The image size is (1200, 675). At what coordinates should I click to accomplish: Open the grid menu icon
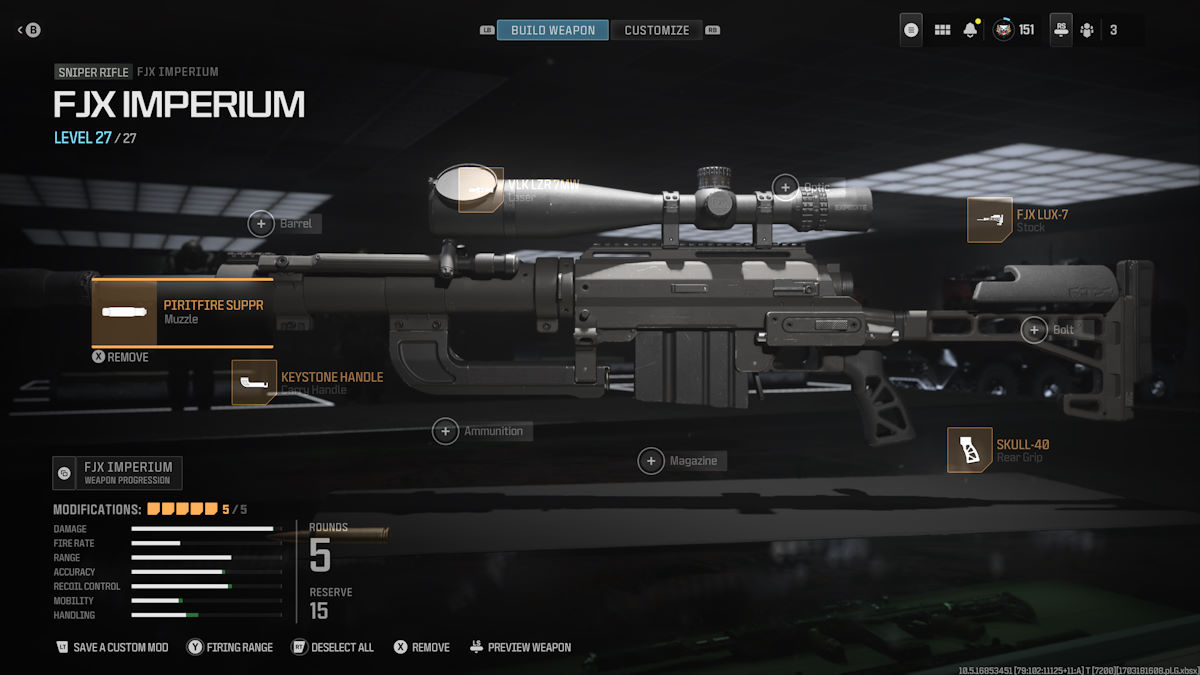(x=942, y=30)
